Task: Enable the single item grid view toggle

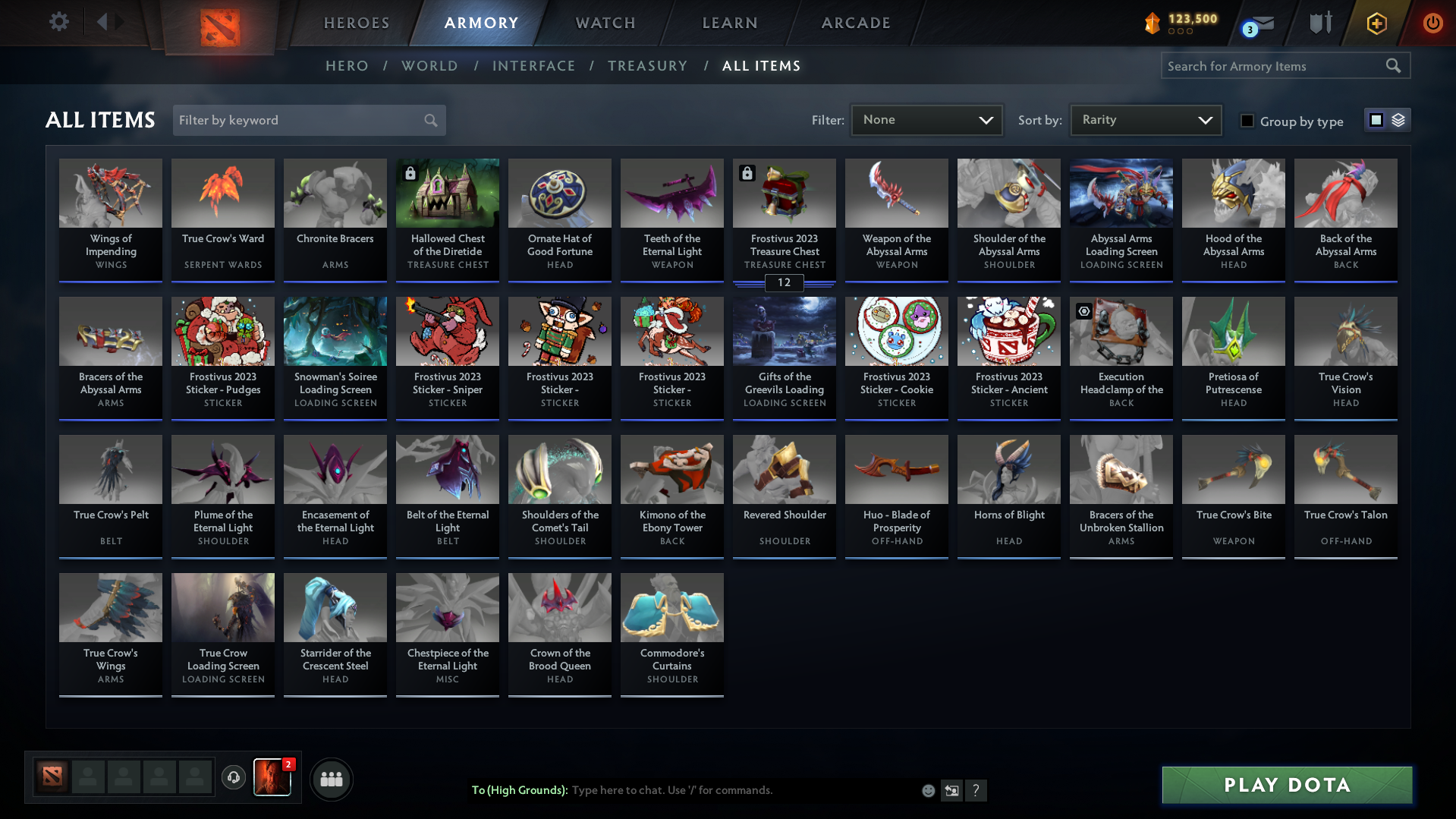Action: [1376, 119]
